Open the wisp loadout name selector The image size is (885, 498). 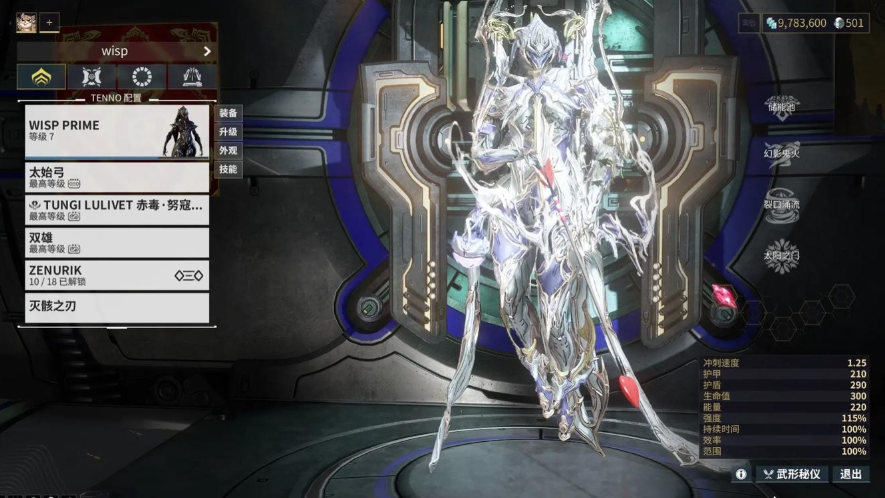click(116, 51)
